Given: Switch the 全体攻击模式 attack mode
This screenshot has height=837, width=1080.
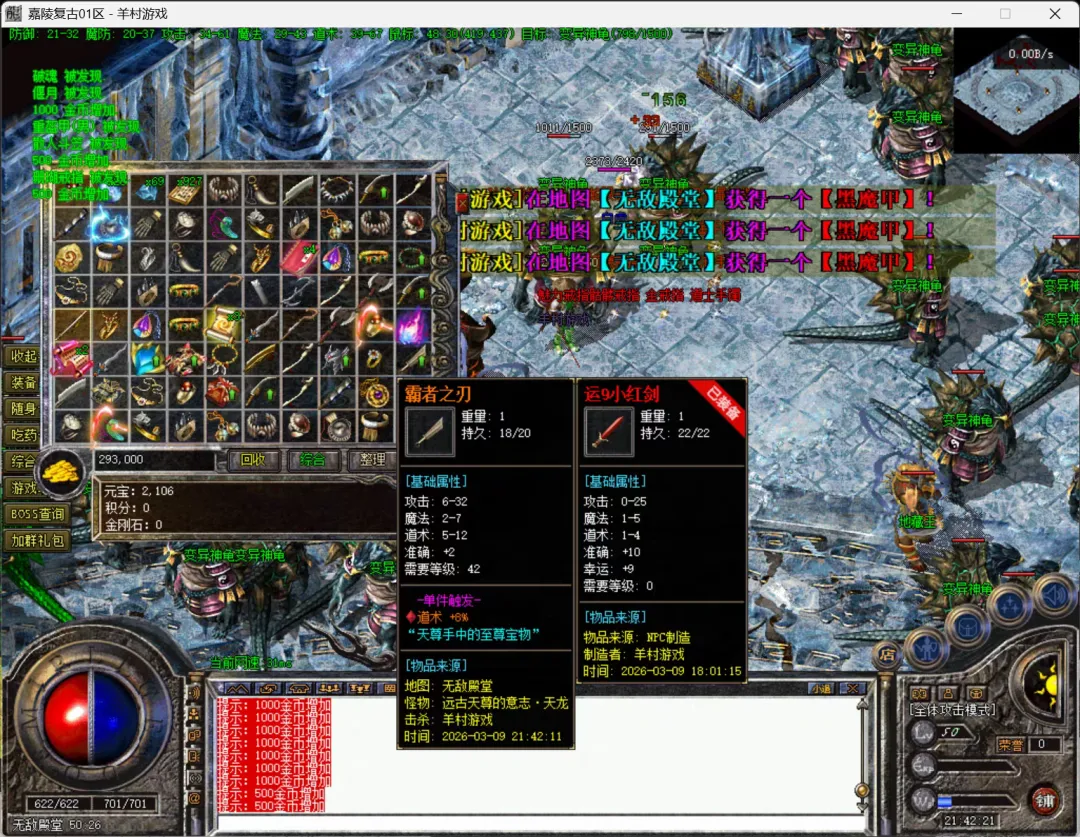Looking at the screenshot, I should pos(951,710).
